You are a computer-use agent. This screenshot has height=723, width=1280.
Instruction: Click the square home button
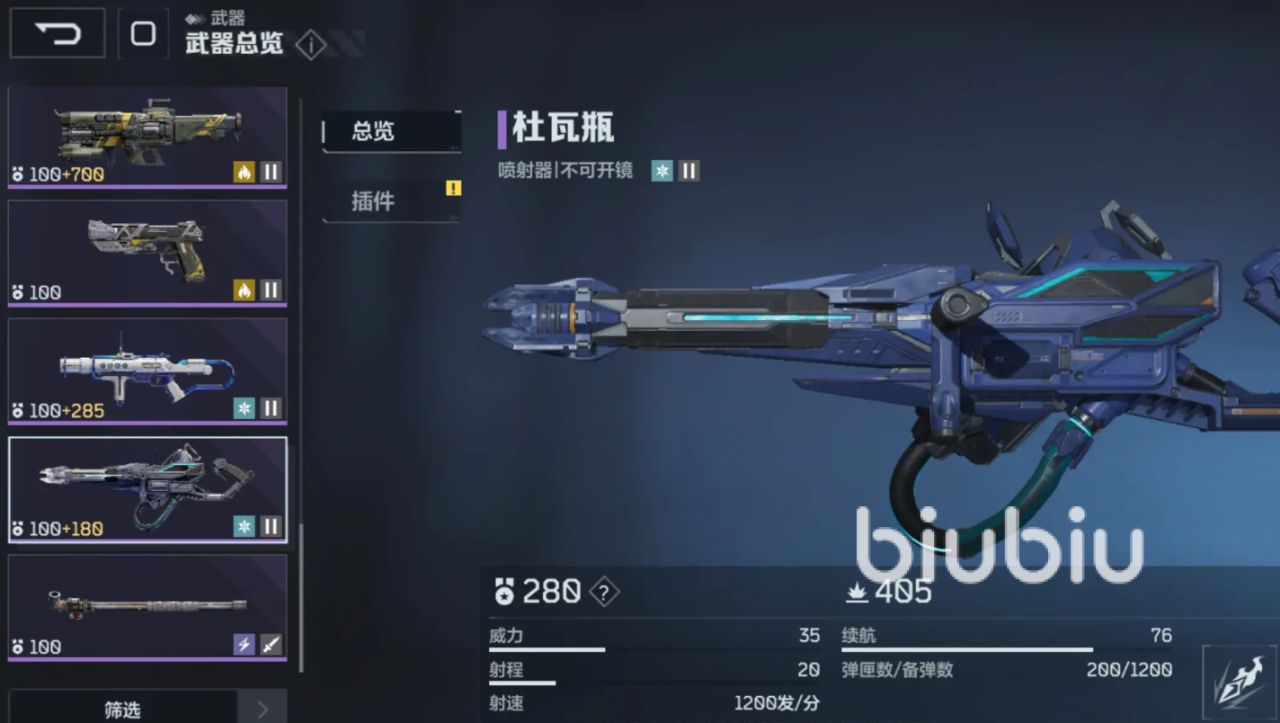pyautogui.click(x=143, y=33)
